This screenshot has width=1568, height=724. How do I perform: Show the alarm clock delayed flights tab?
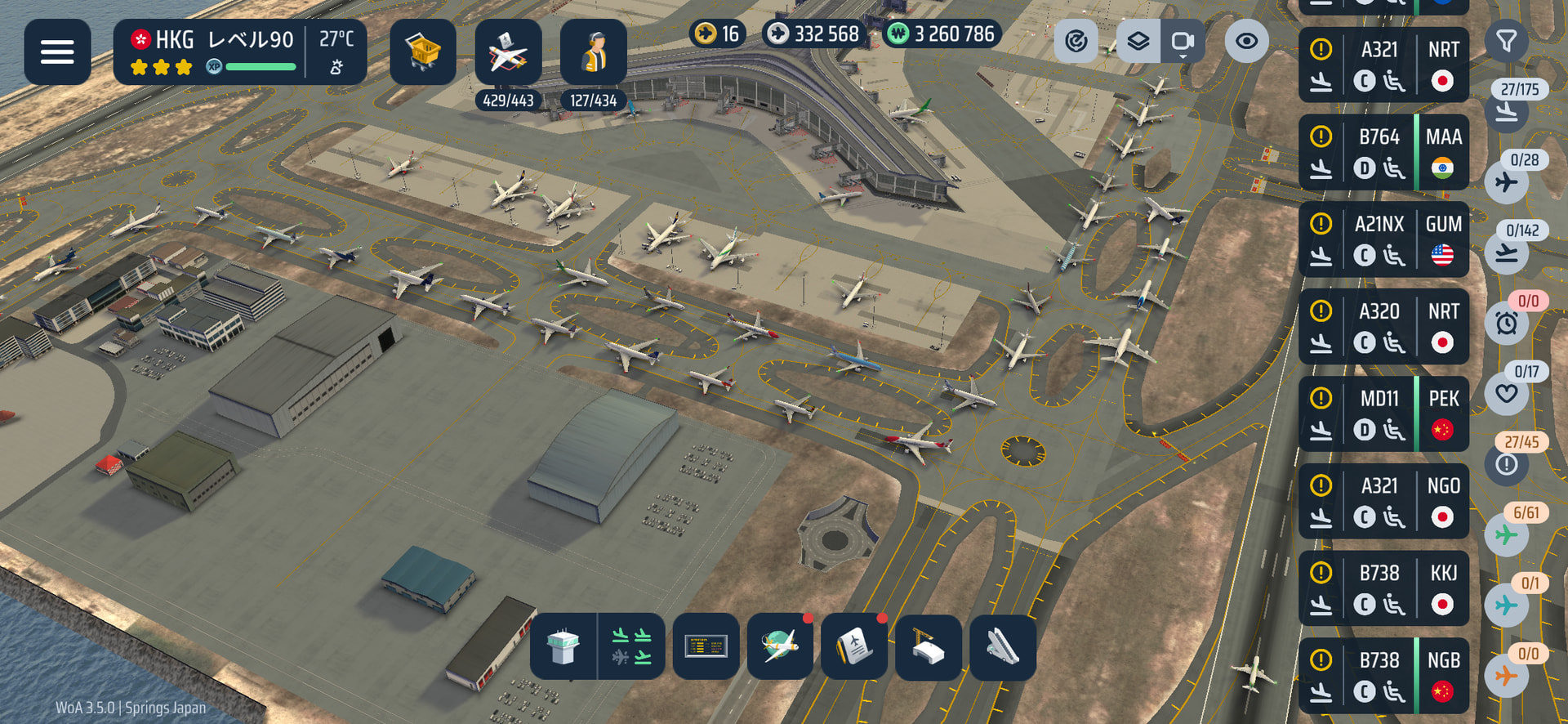1507,323
